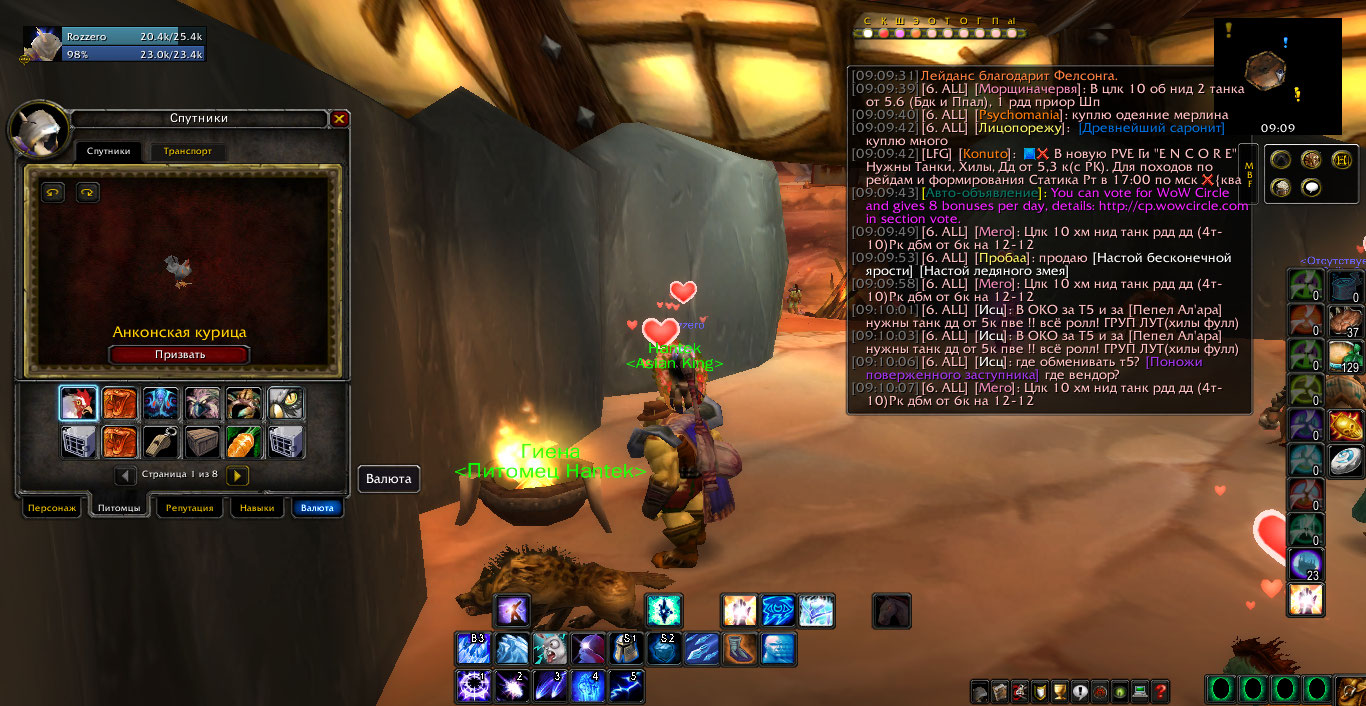Open the Репутация reputation tab
This screenshot has width=1366, height=706.
[189, 508]
